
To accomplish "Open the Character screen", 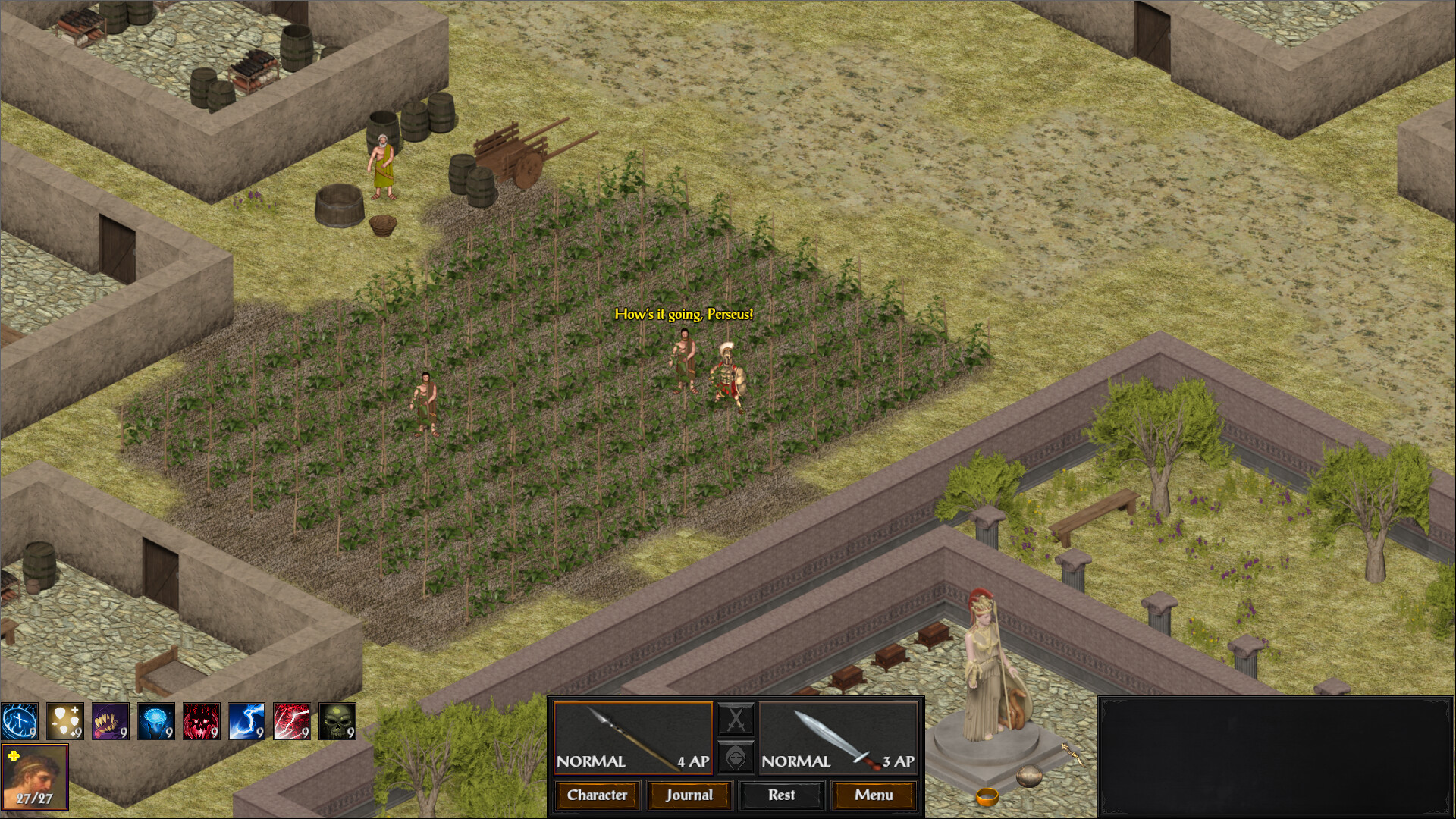I will (597, 795).
